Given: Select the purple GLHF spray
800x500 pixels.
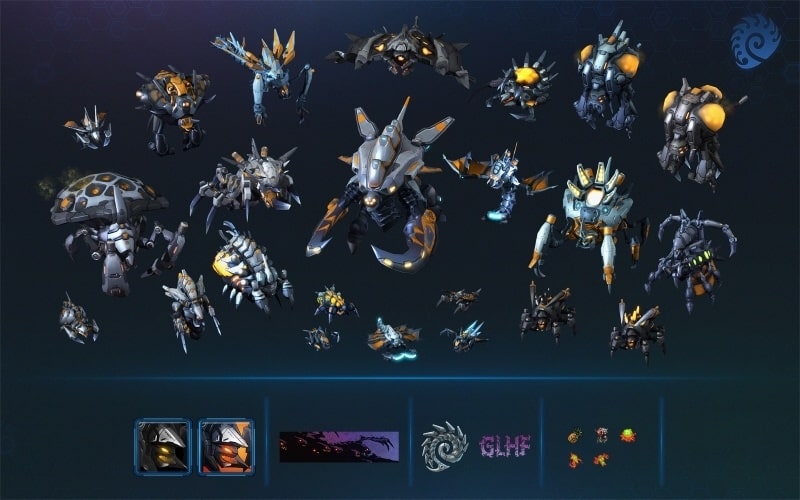Looking at the screenshot, I should tap(504, 446).
